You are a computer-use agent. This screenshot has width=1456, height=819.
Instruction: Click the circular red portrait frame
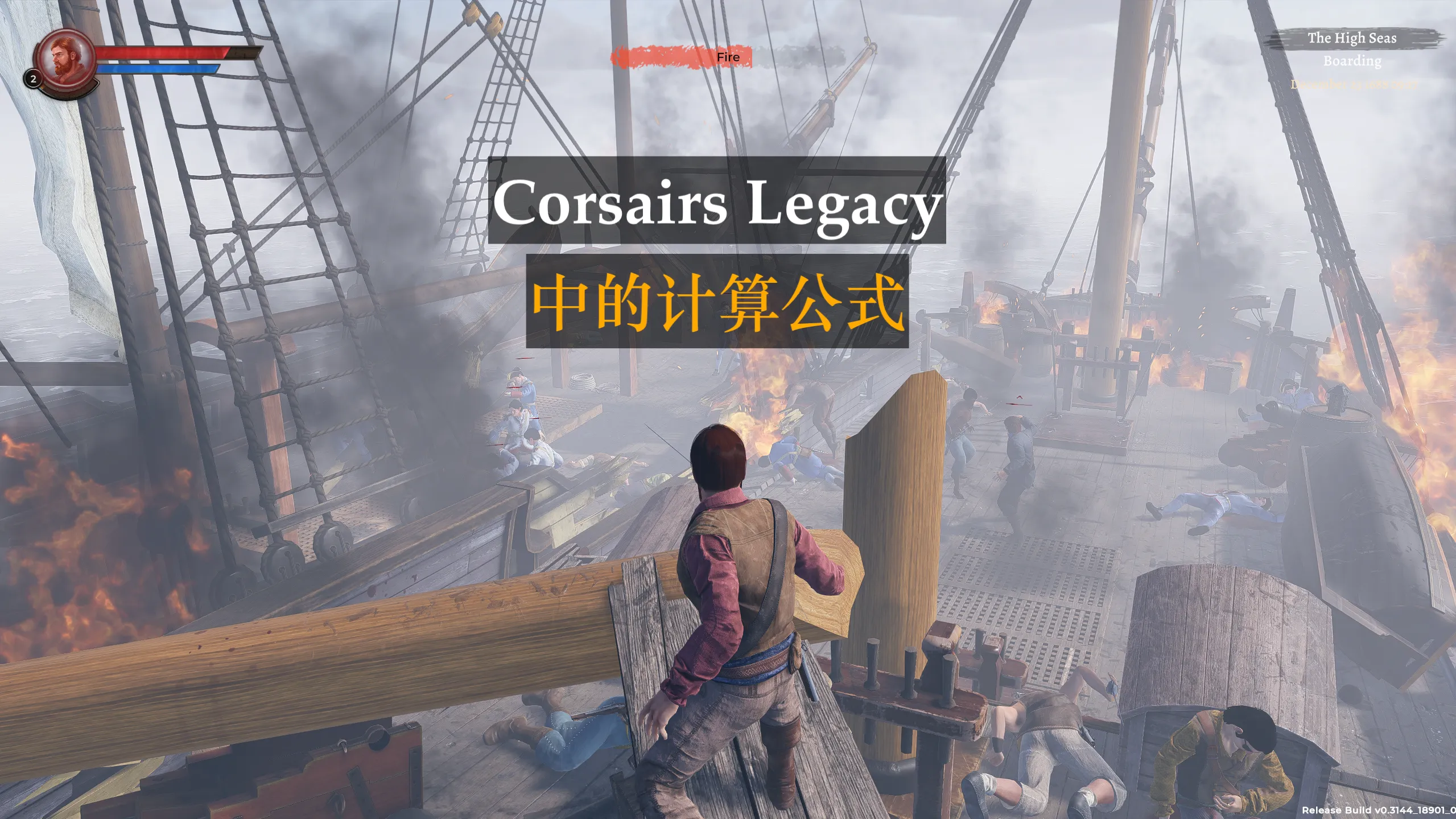tap(67, 35)
